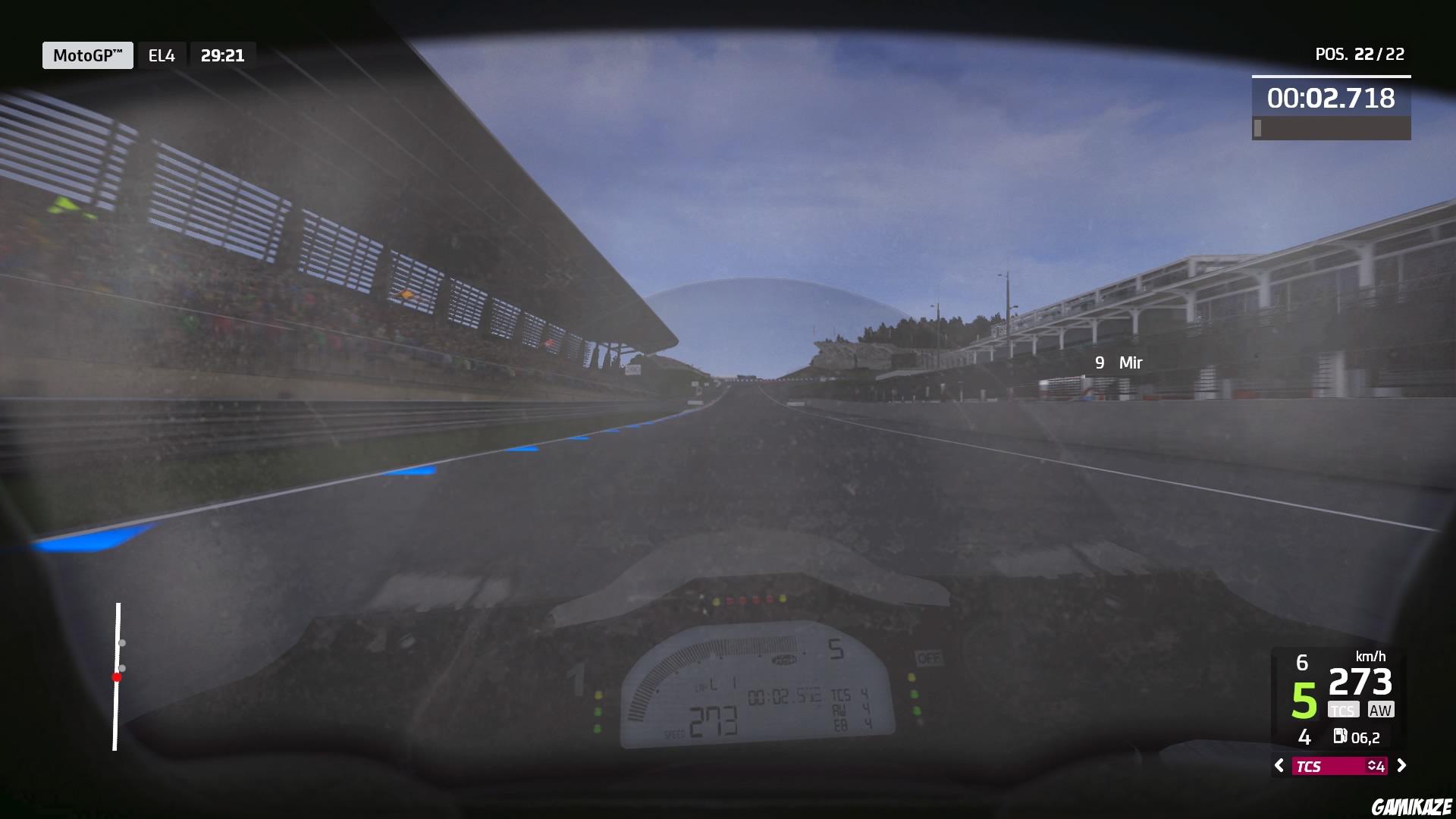Click the right arrow of the TCS selector
Screen dimensions: 1456x819
[1403, 765]
